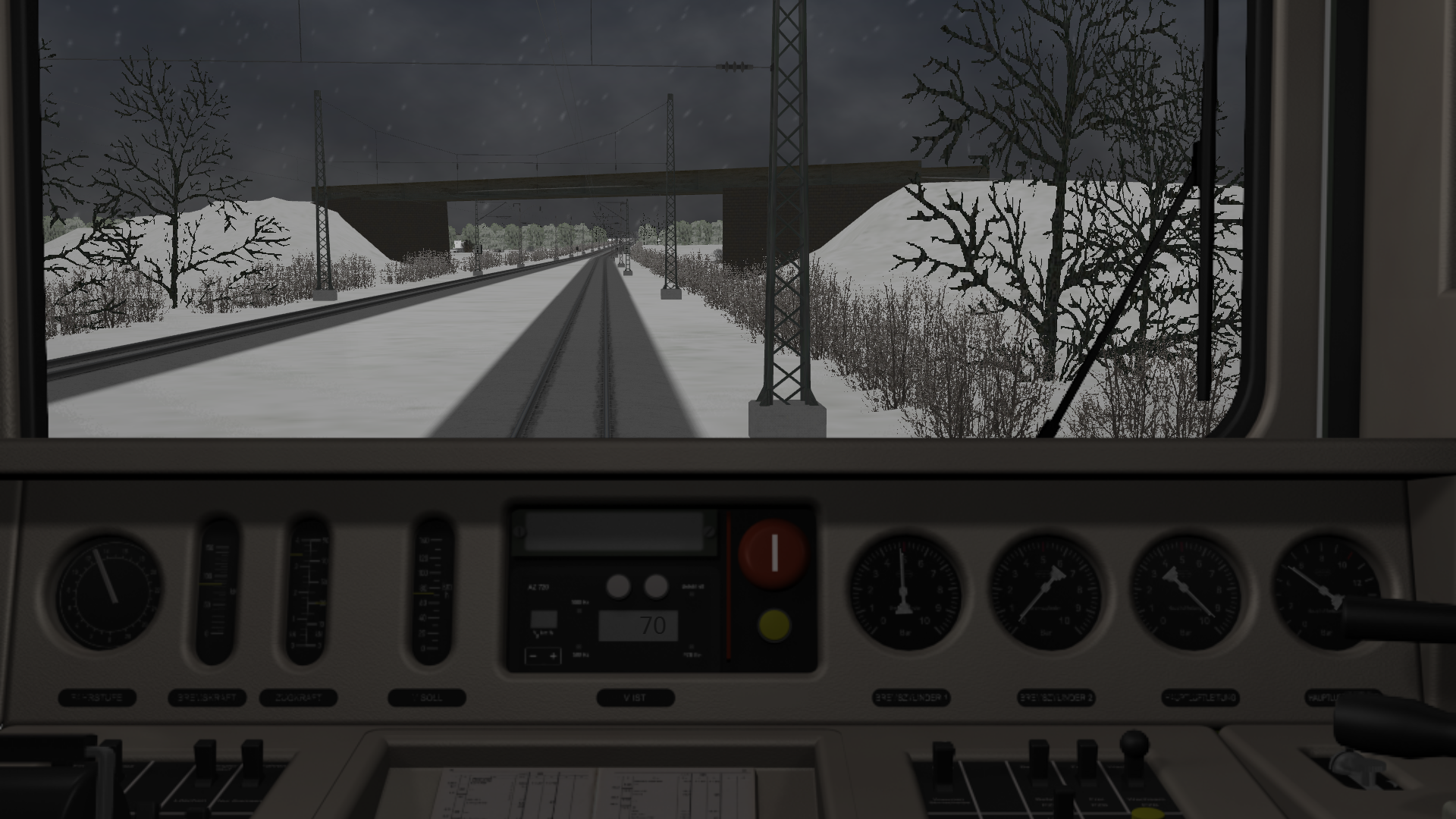Screen dimensions: 1456x819
Task: Click the round yellow button below the red button
Action: pyautogui.click(x=773, y=625)
